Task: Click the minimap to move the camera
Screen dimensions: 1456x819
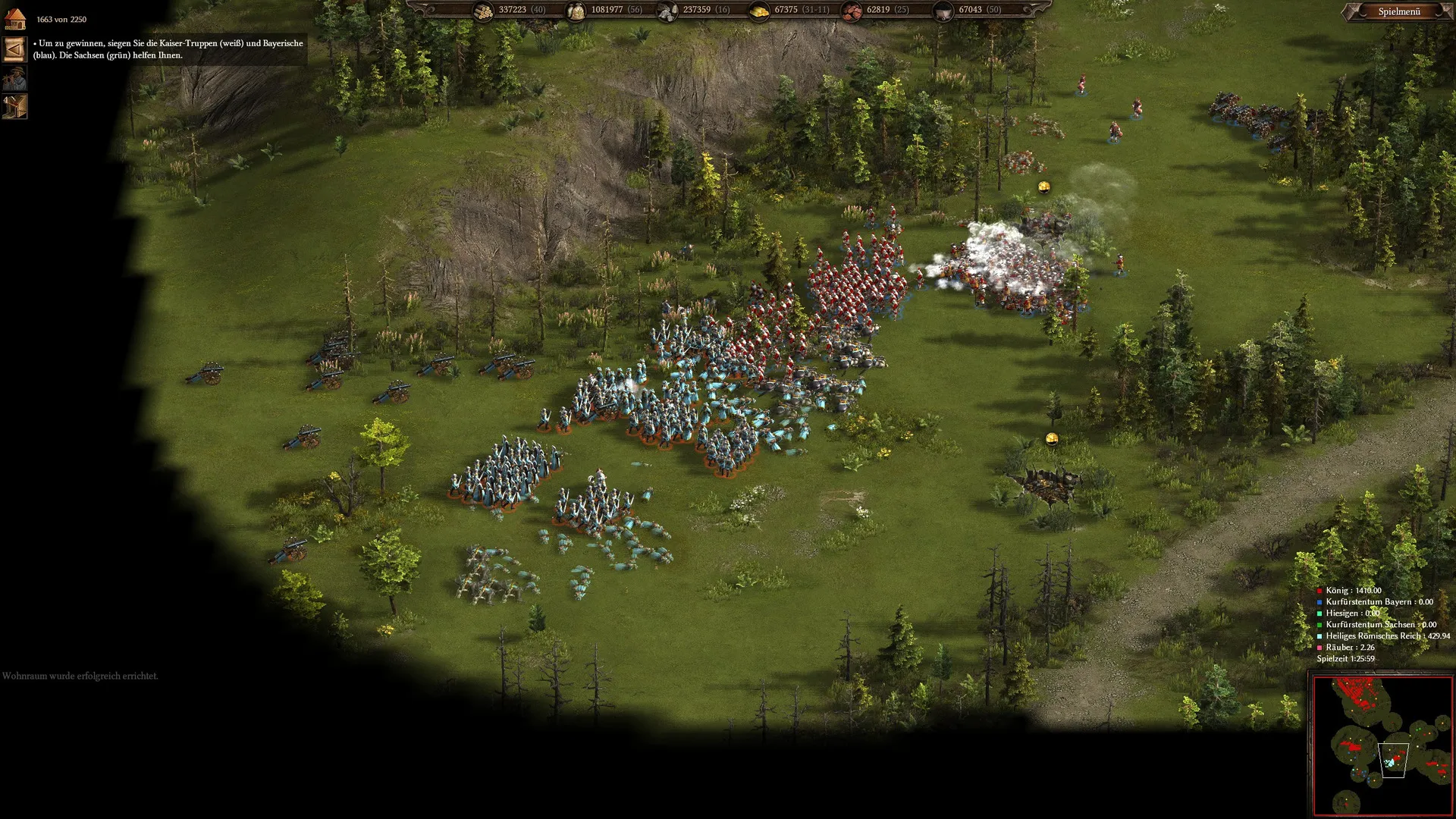Action: pos(1382,745)
